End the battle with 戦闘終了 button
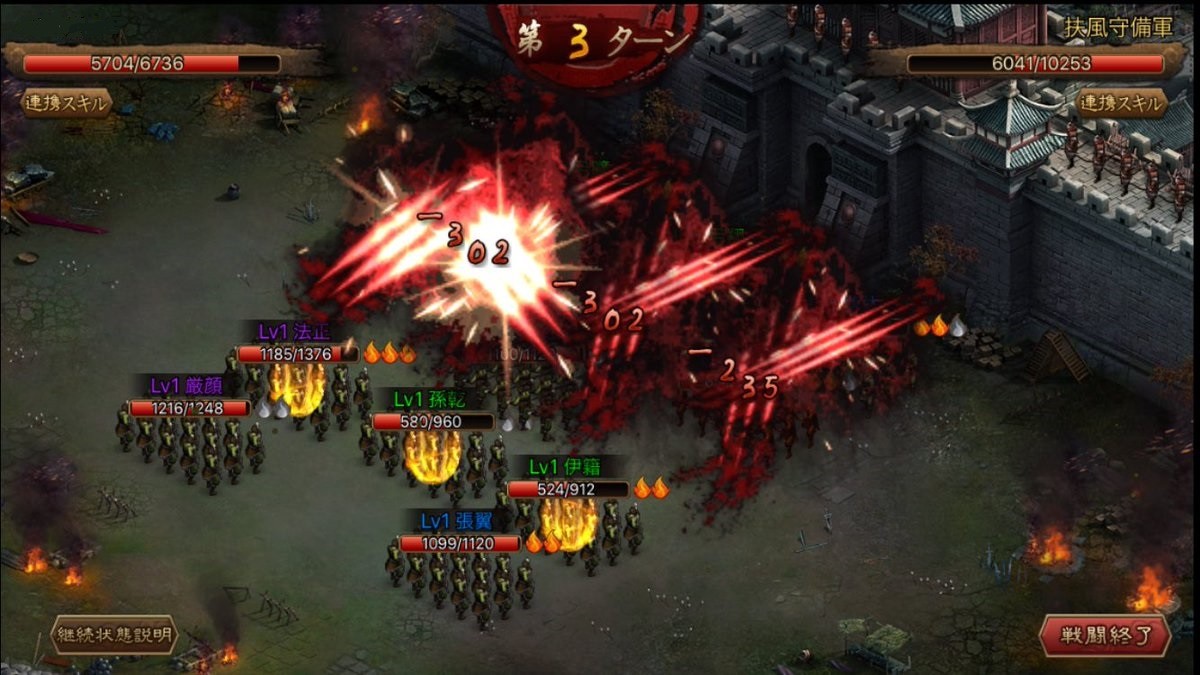The image size is (1200, 675). (x=1104, y=634)
